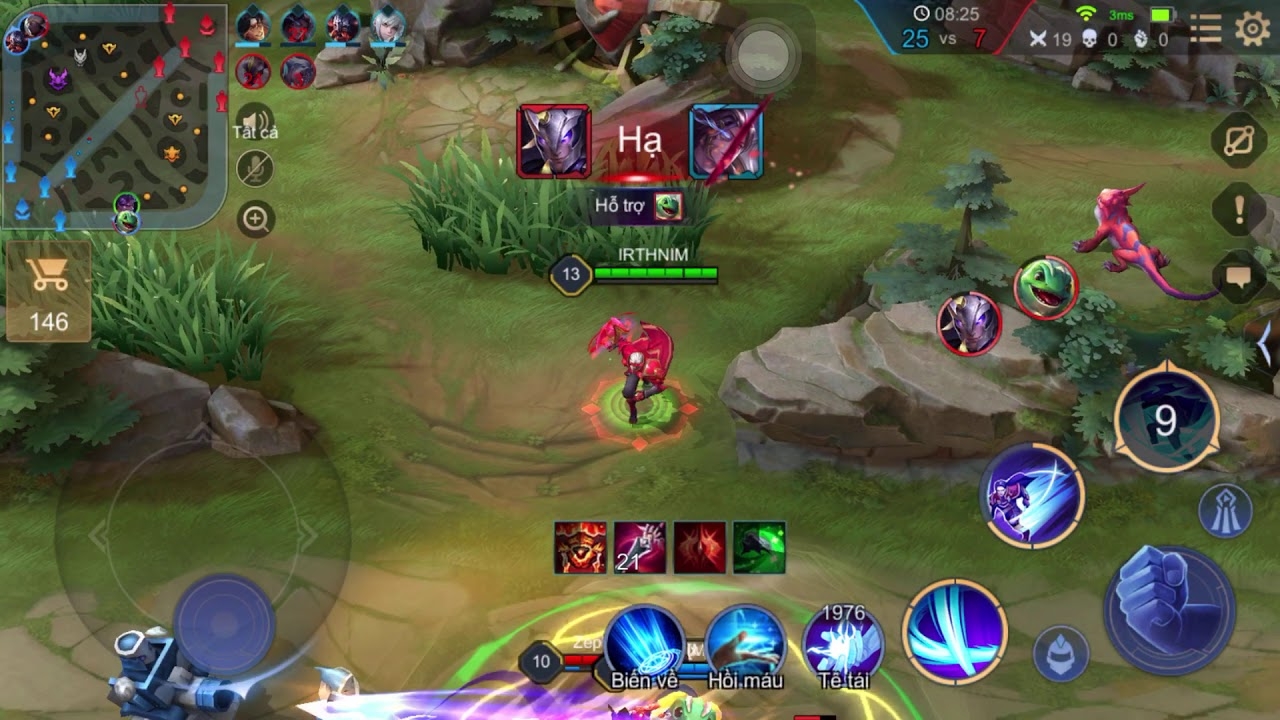Toggle the muted microphone icon
This screenshot has width=1280, height=720.
coord(255,169)
